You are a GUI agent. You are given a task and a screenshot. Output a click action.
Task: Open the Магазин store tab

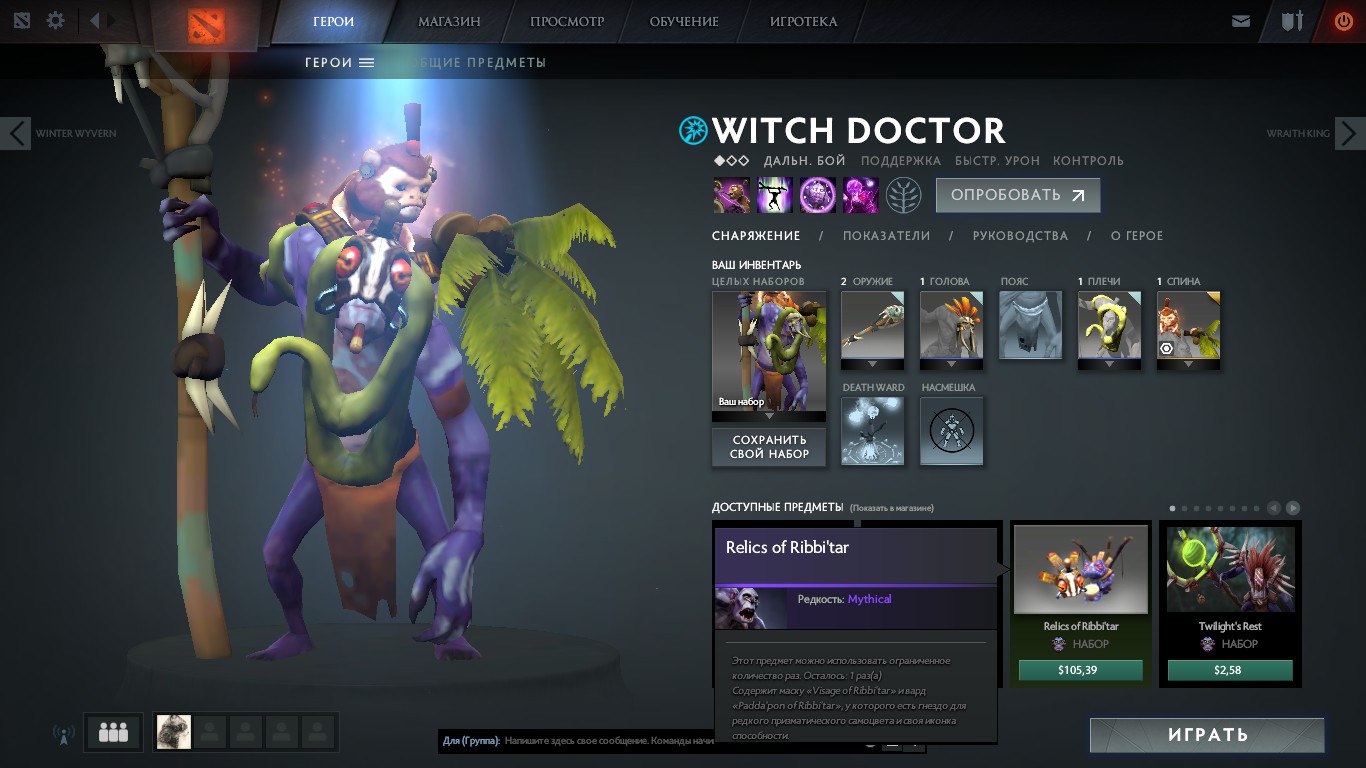pyautogui.click(x=449, y=21)
